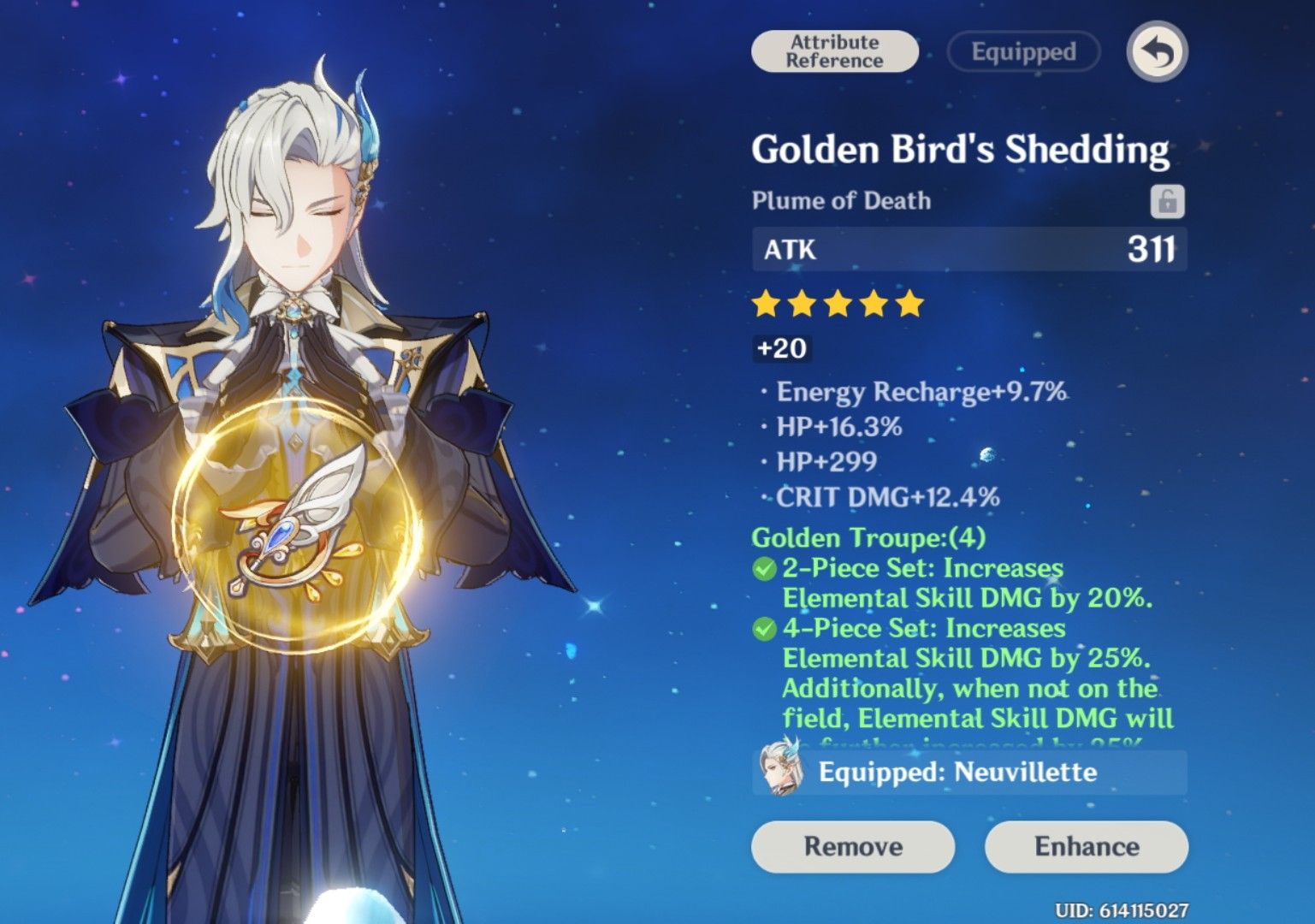Image resolution: width=1315 pixels, height=924 pixels.
Task: Click the Remove button
Action: pos(852,846)
